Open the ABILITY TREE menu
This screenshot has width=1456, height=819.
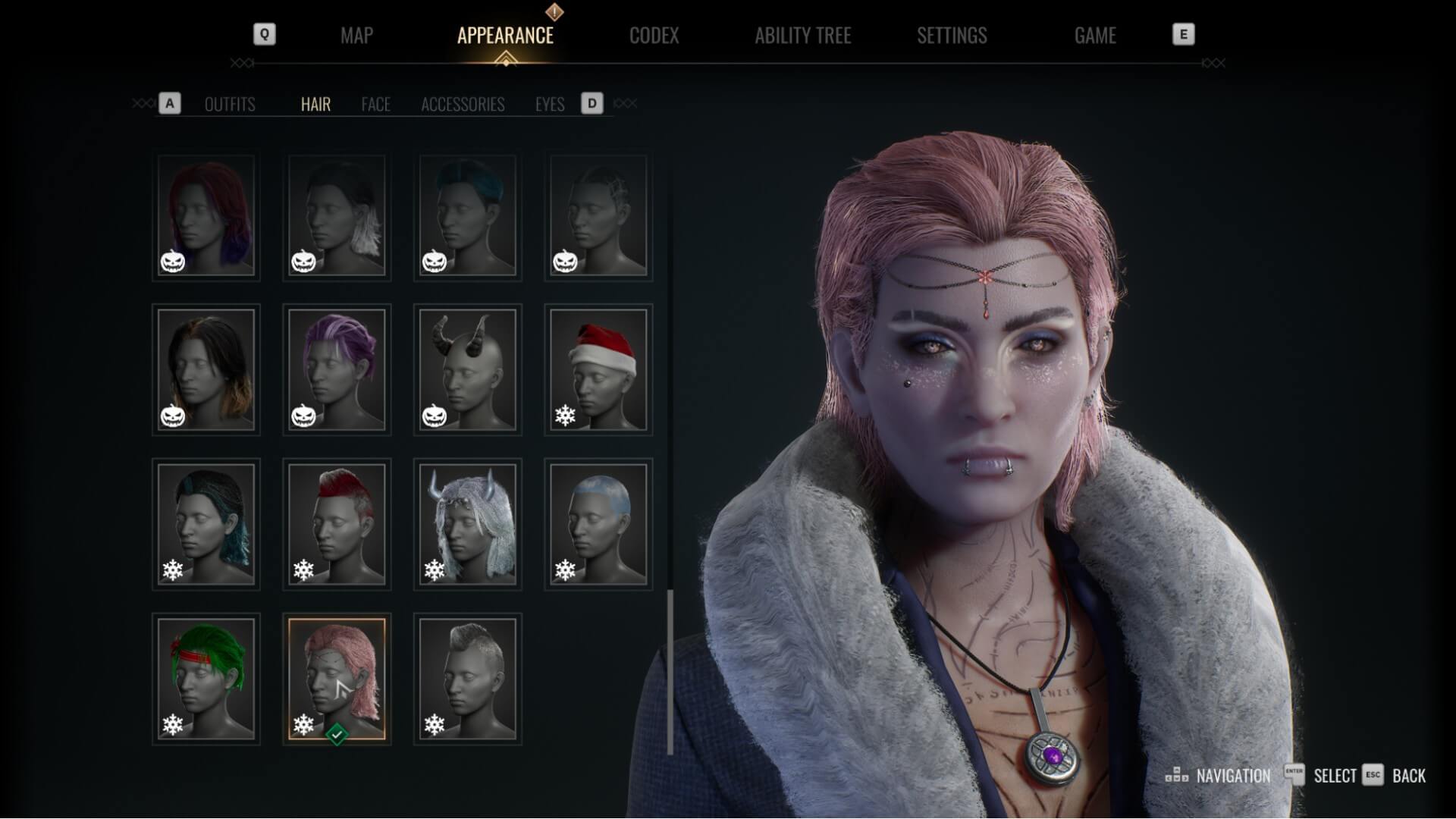click(x=804, y=36)
